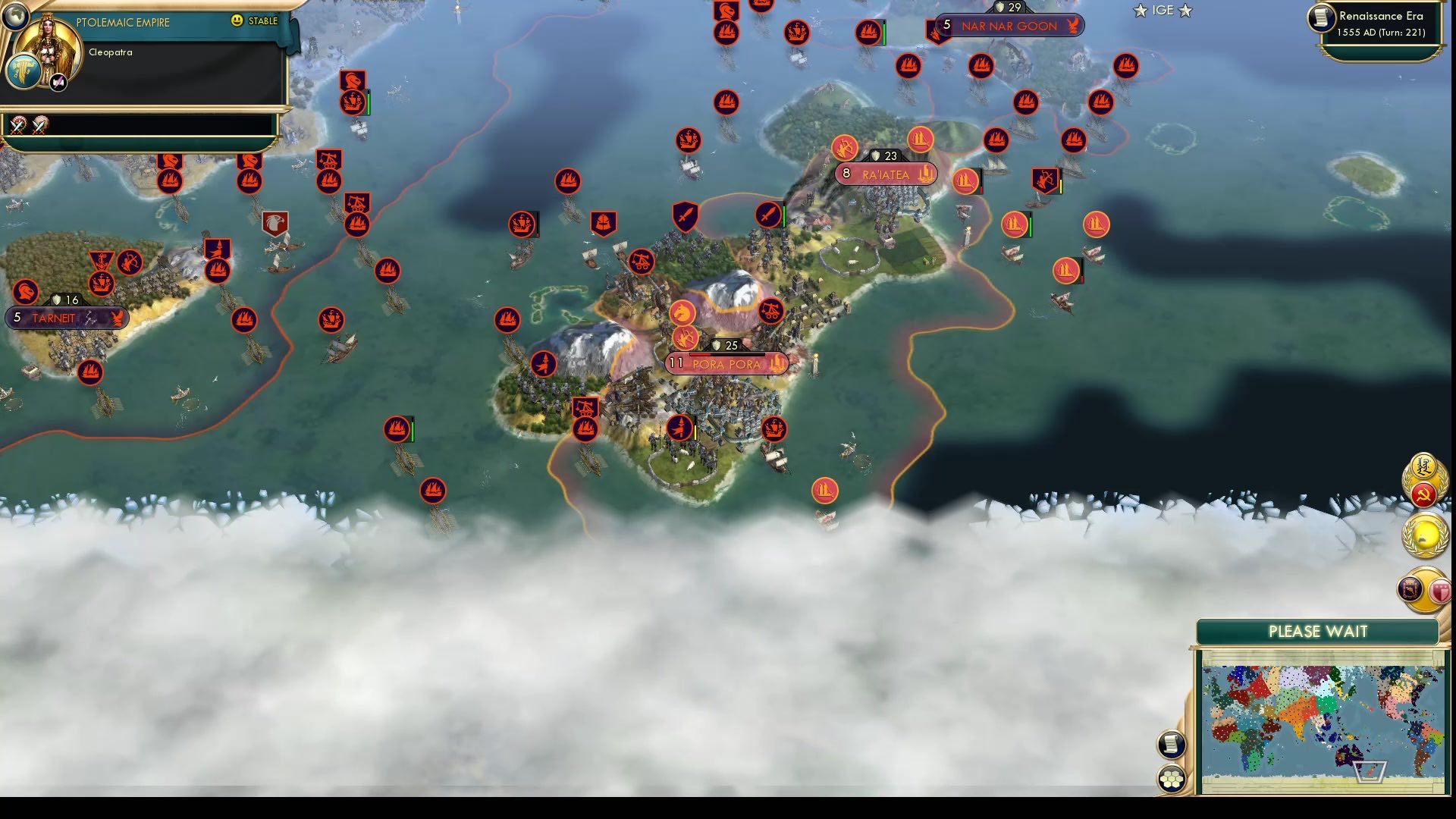The height and width of the screenshot is (819, 1456).
Task: Click the production icon on Pora Pora's banner
Action: coord(779,364)
